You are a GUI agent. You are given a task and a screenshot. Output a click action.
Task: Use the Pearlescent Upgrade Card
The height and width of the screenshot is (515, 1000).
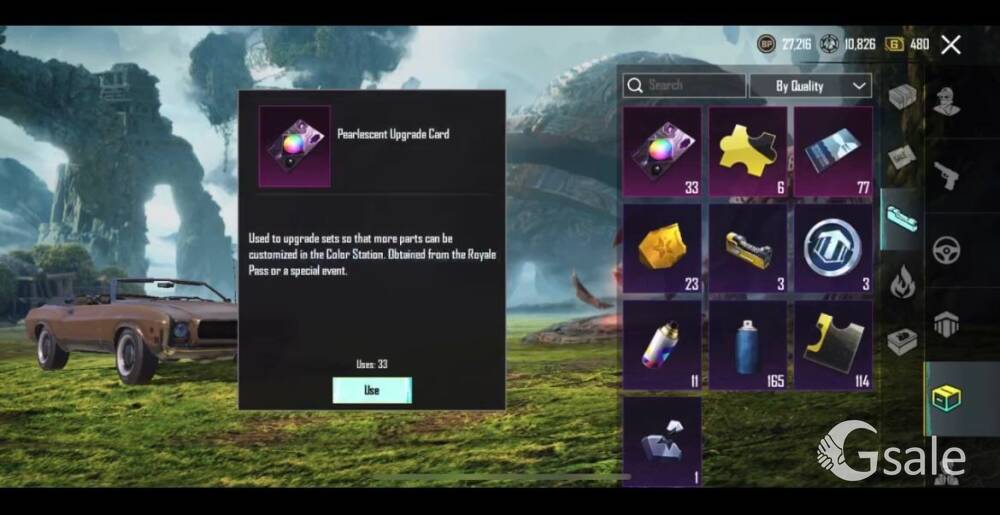click(371, 390)
